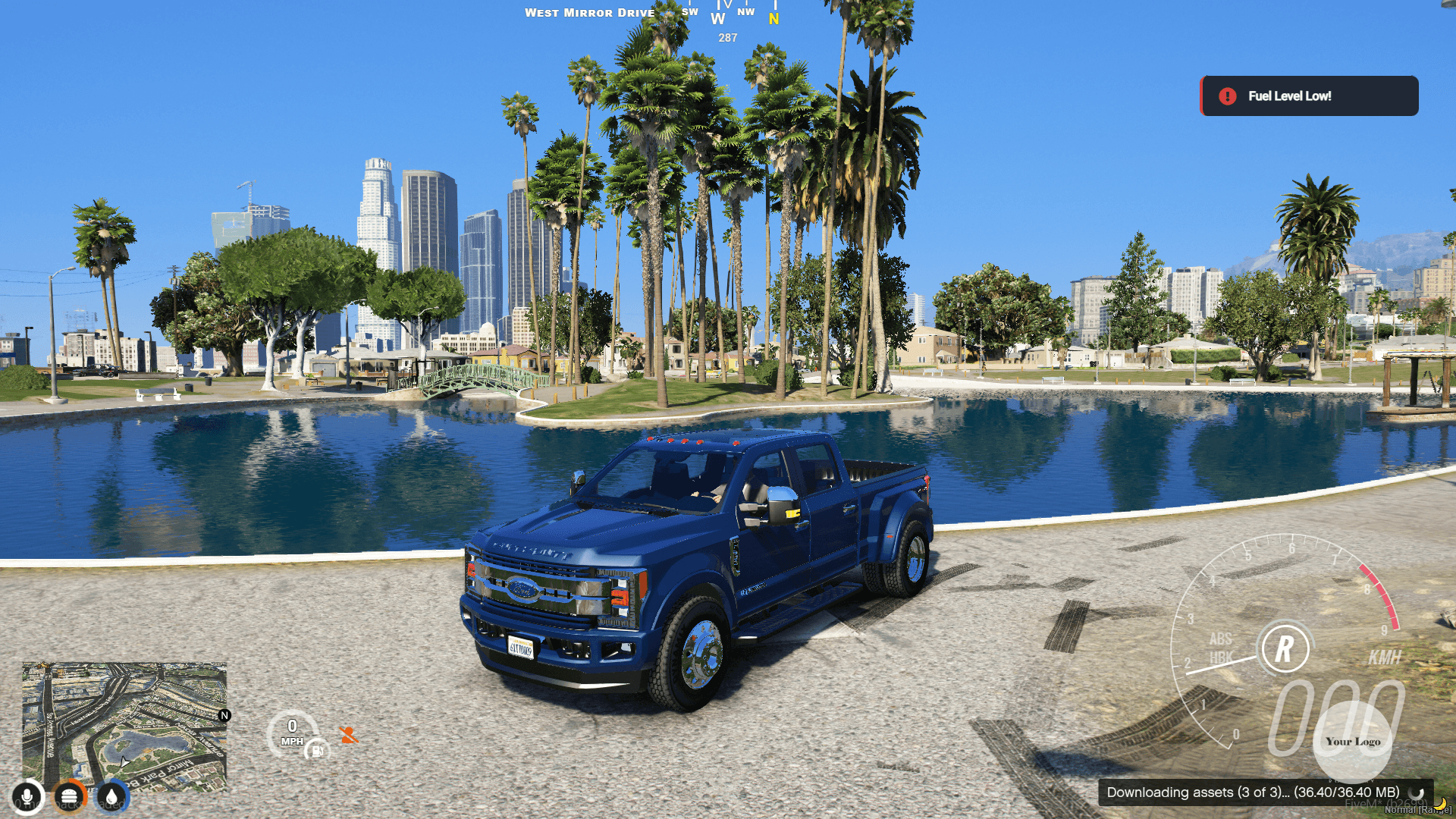Select the West Mirror Drive street name
The height and width of the screenshot is (819, 1456).
point(591,12)
